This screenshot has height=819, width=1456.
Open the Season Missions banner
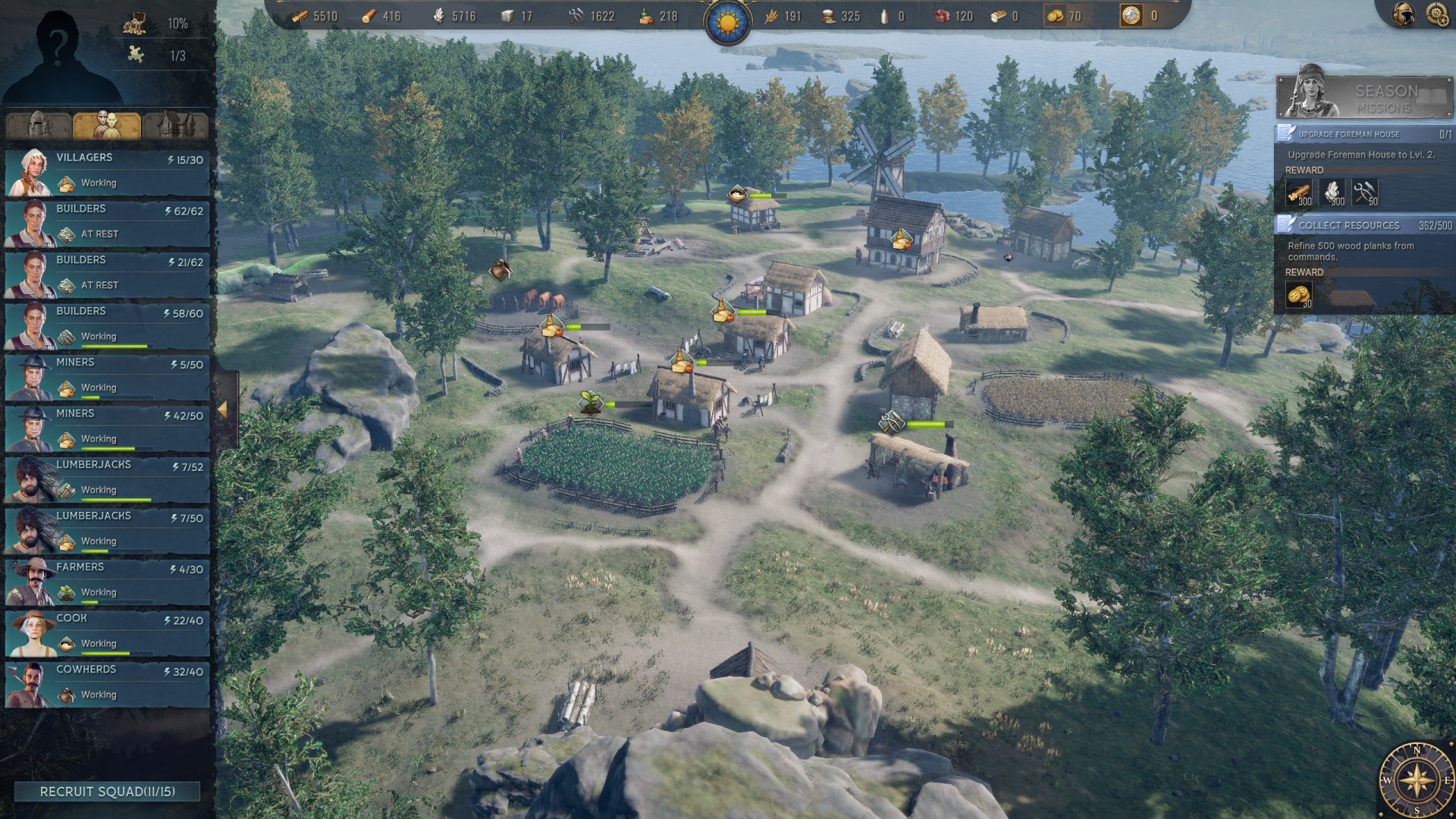[1364, 97]
